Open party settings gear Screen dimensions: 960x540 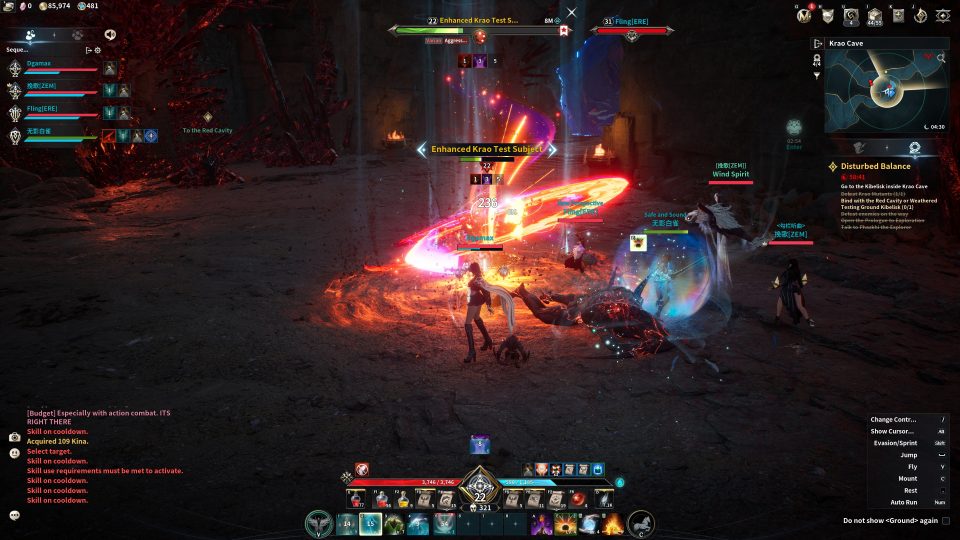pyautogui.click(x=98, y=49)
